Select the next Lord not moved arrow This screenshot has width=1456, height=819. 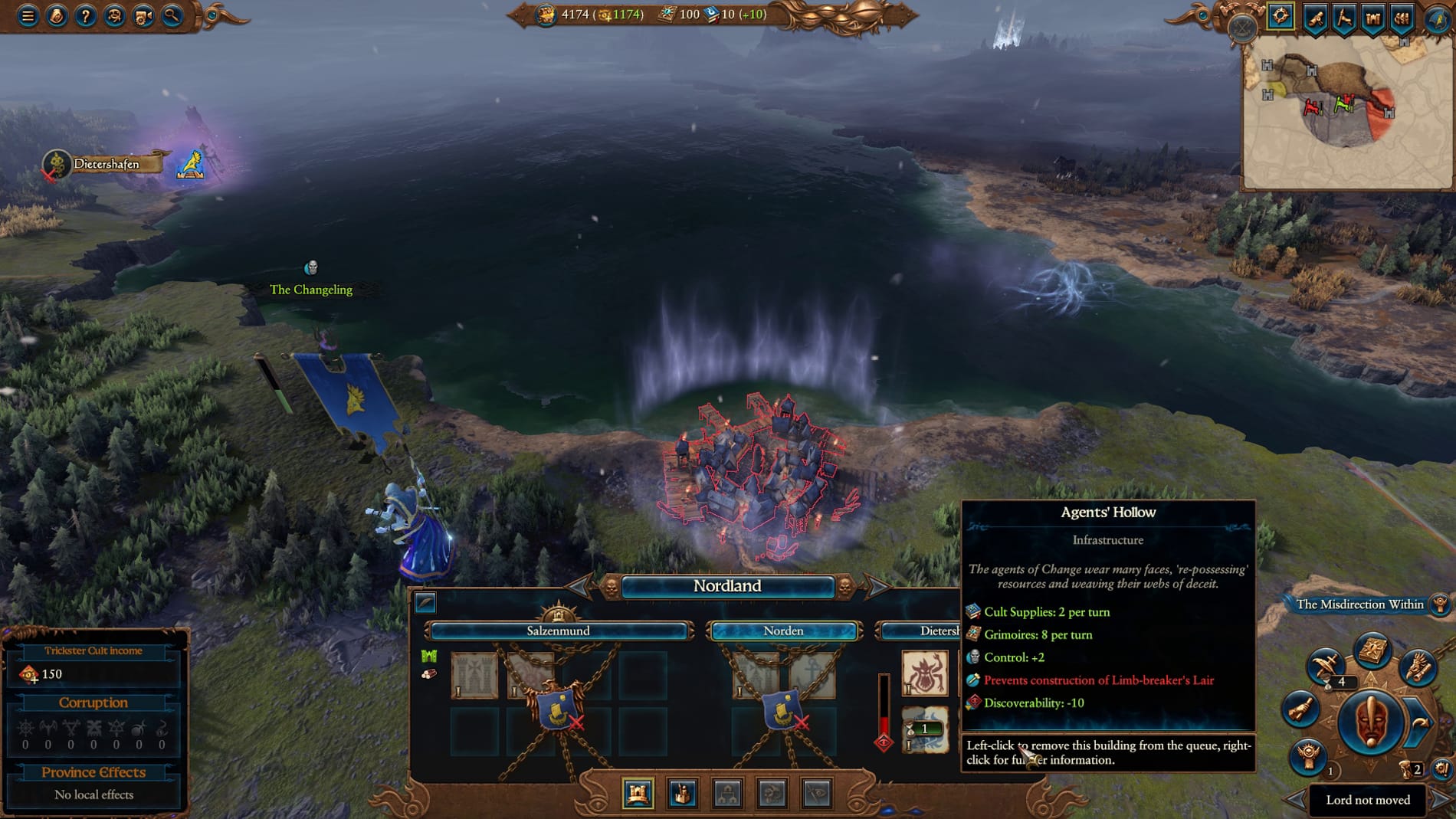tap(1439, 800)
